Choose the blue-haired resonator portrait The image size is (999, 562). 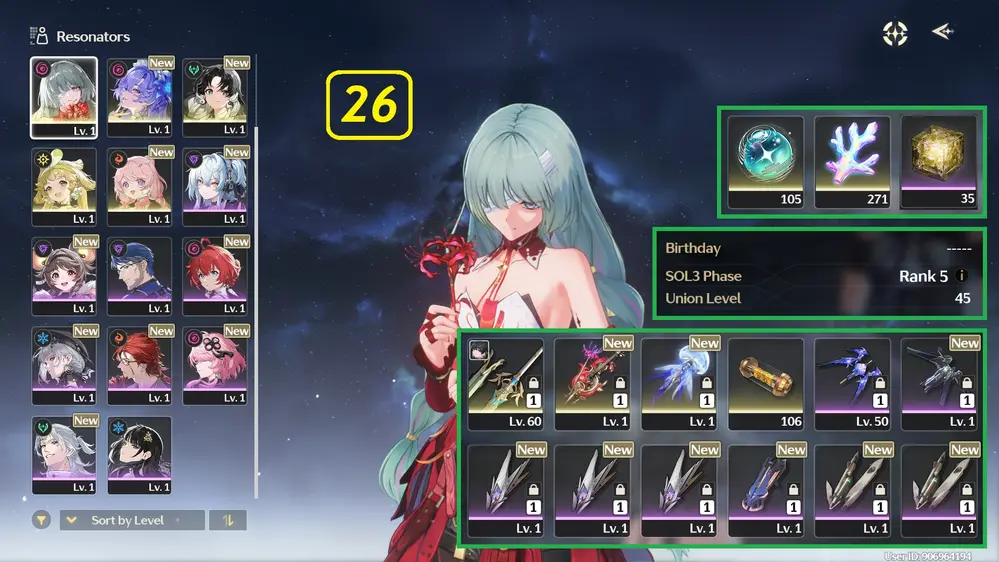(x=139, y=97)
